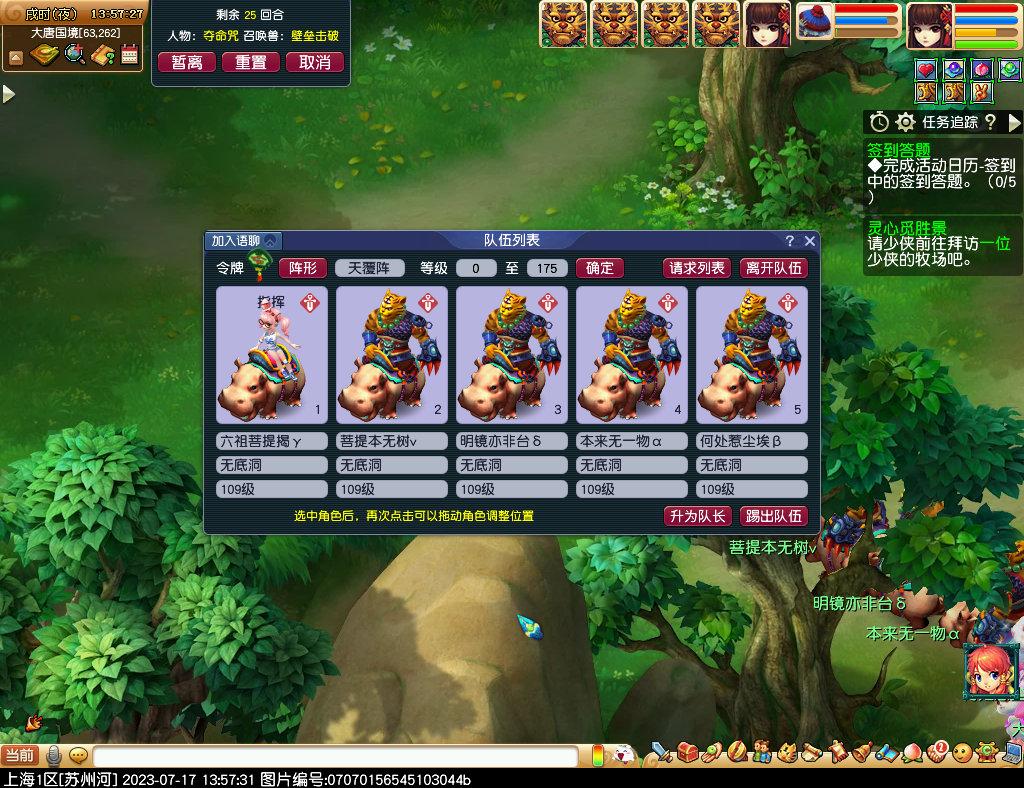Select team member card 何处惹尘埃β

pos(752,355)
